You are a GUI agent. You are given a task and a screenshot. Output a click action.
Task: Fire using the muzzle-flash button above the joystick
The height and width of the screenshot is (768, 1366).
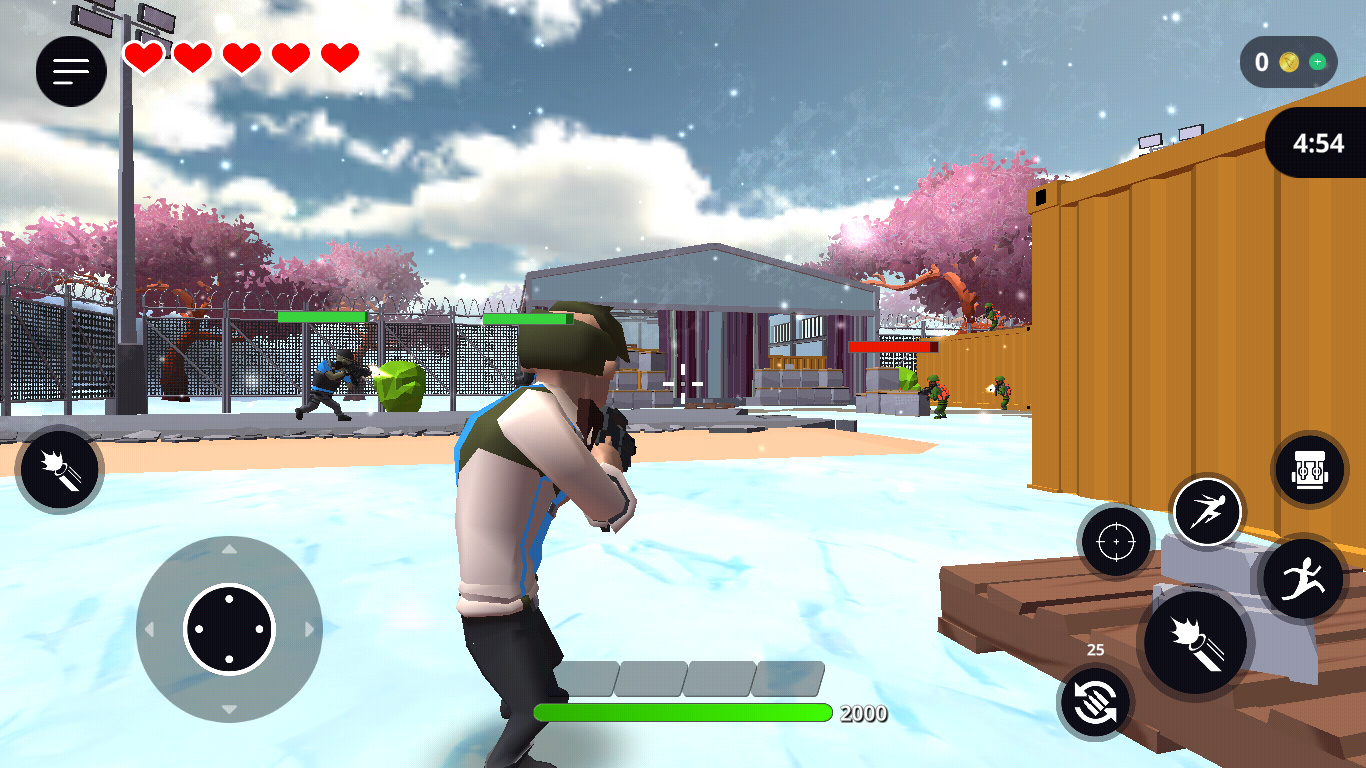pyautogui.click(x=60, y=470)
